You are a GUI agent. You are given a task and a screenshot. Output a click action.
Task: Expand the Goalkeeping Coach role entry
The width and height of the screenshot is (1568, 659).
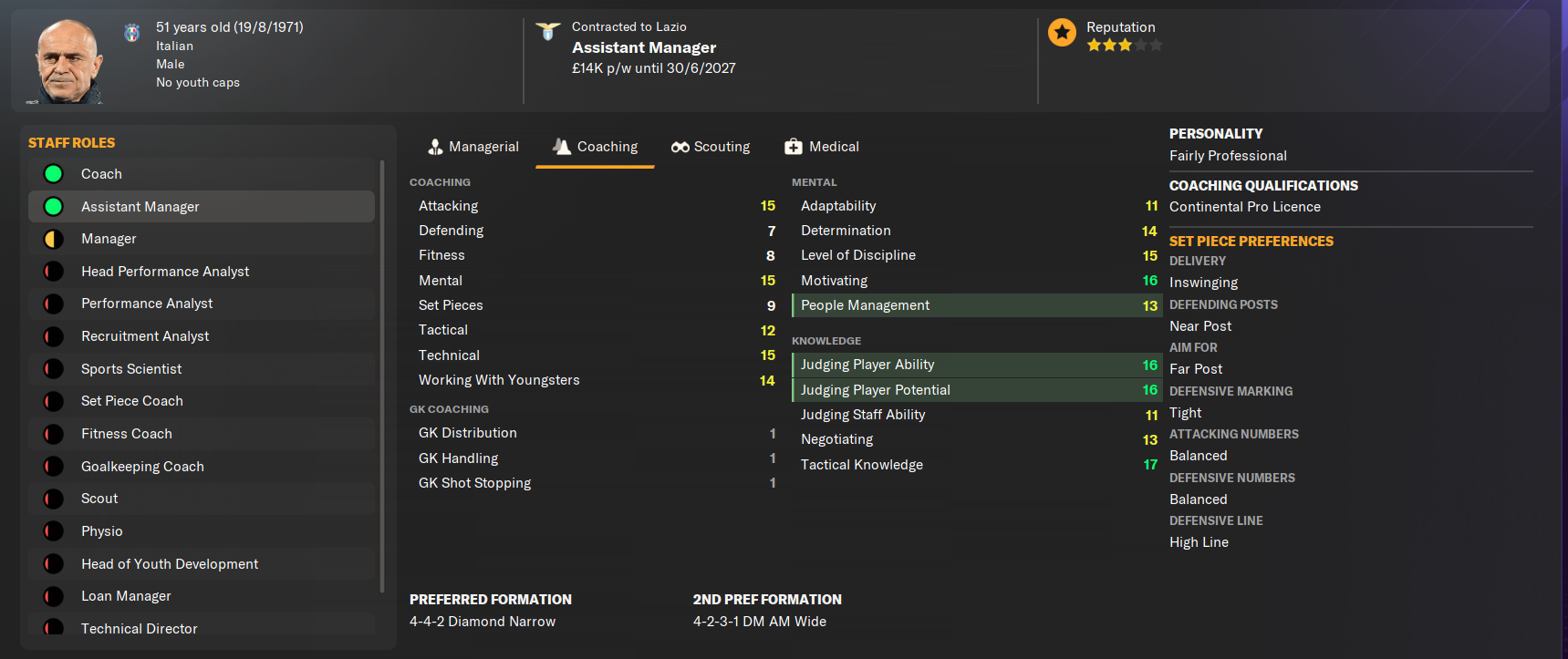click(x=142, y=466)
